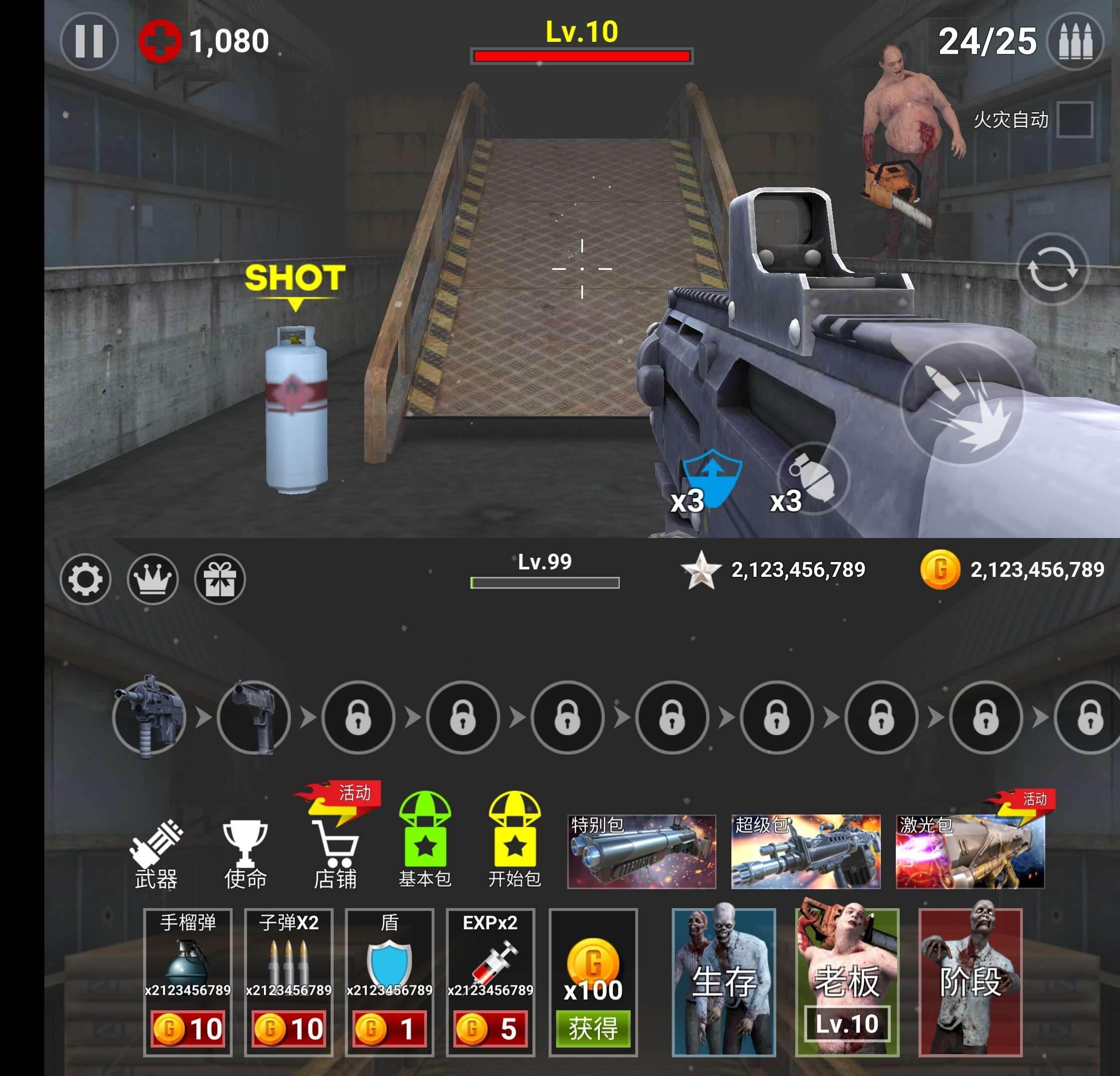
Task: Open the 使命 missions menu
Action: (245, 854)
